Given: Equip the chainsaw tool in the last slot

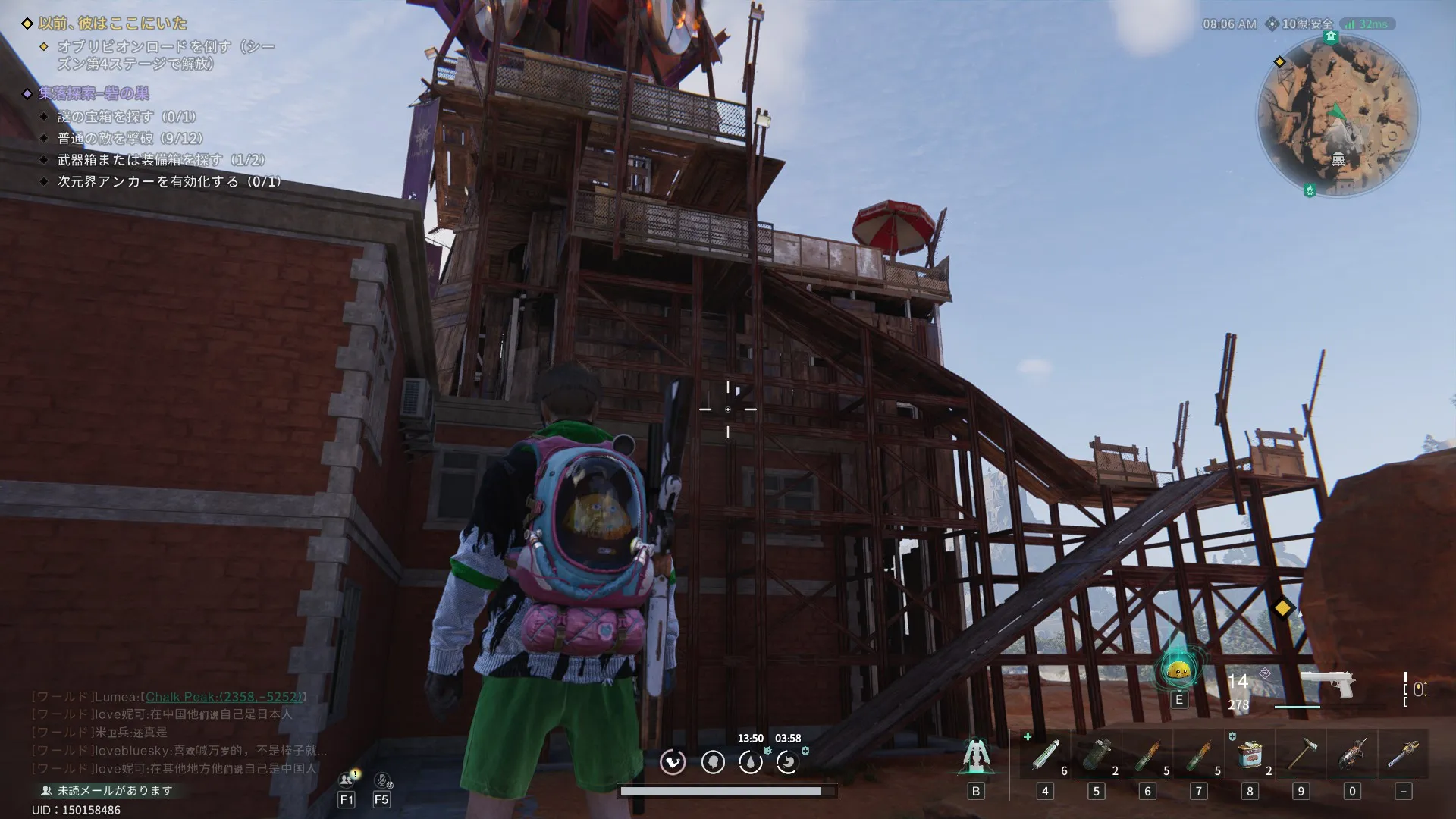Looking at the screenshot, I should click(1403, 755).
